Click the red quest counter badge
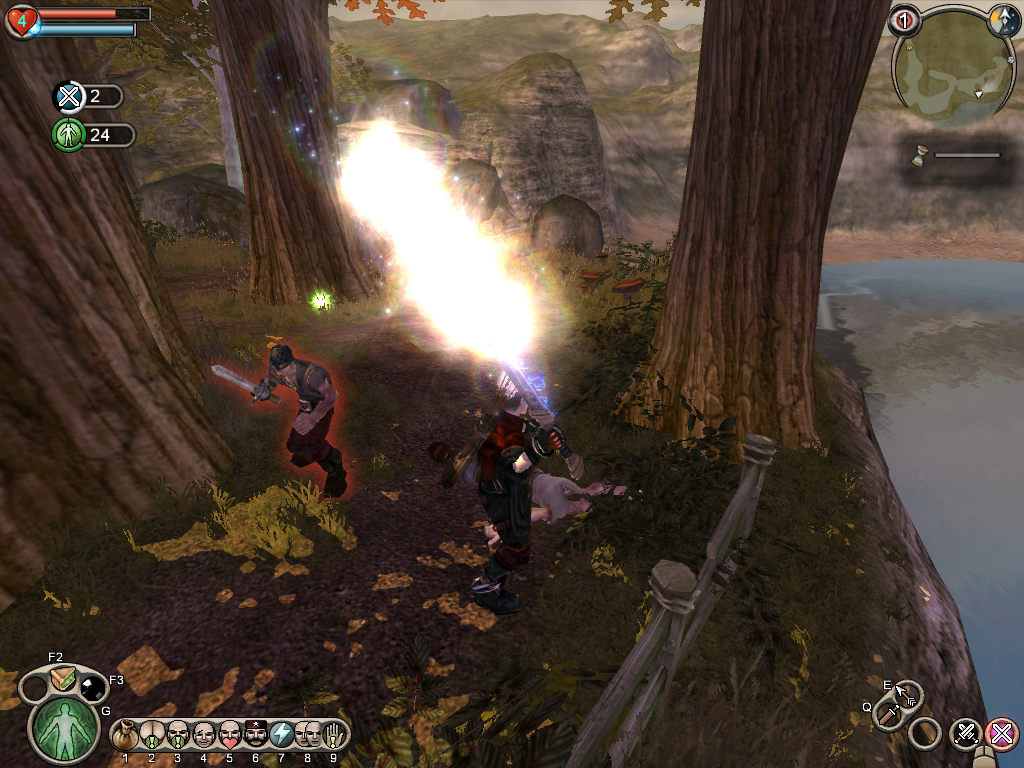 (904, 20)
